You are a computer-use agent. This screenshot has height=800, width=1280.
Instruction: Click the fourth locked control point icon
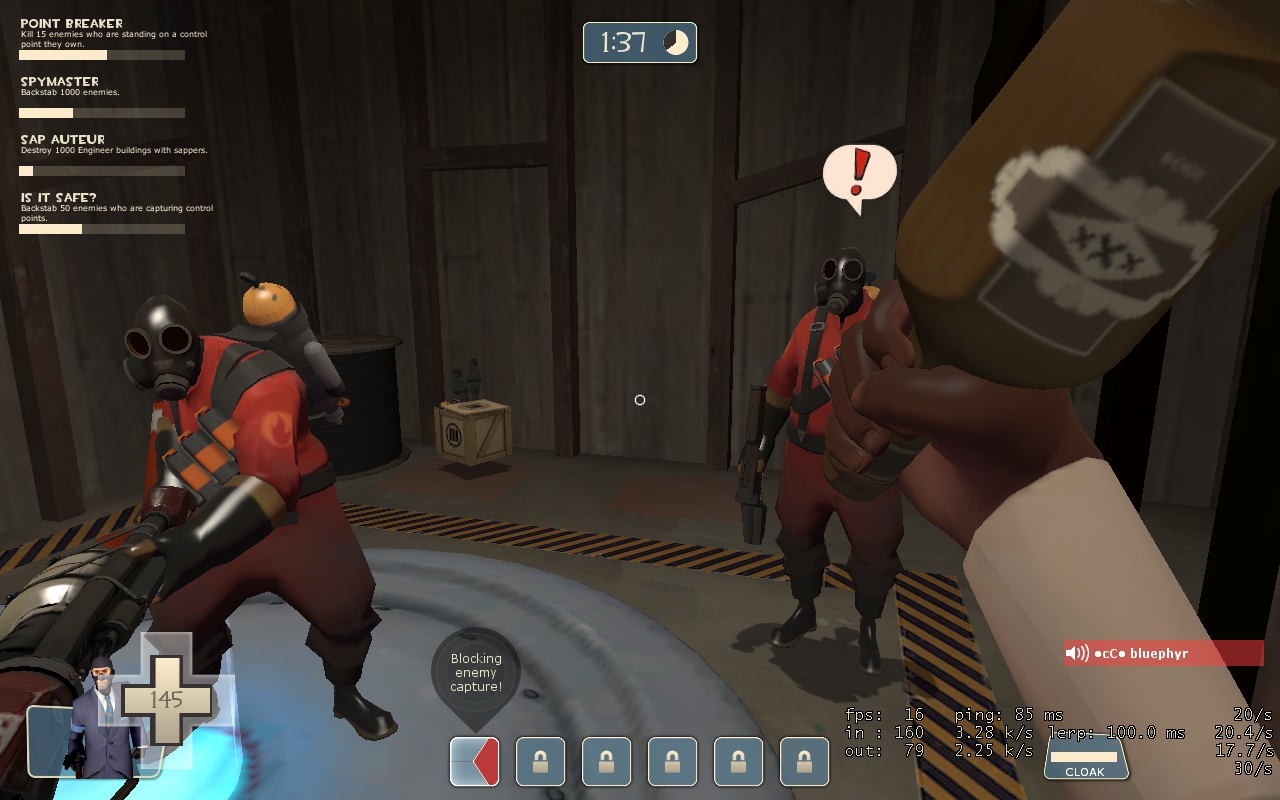pos(739,761)
